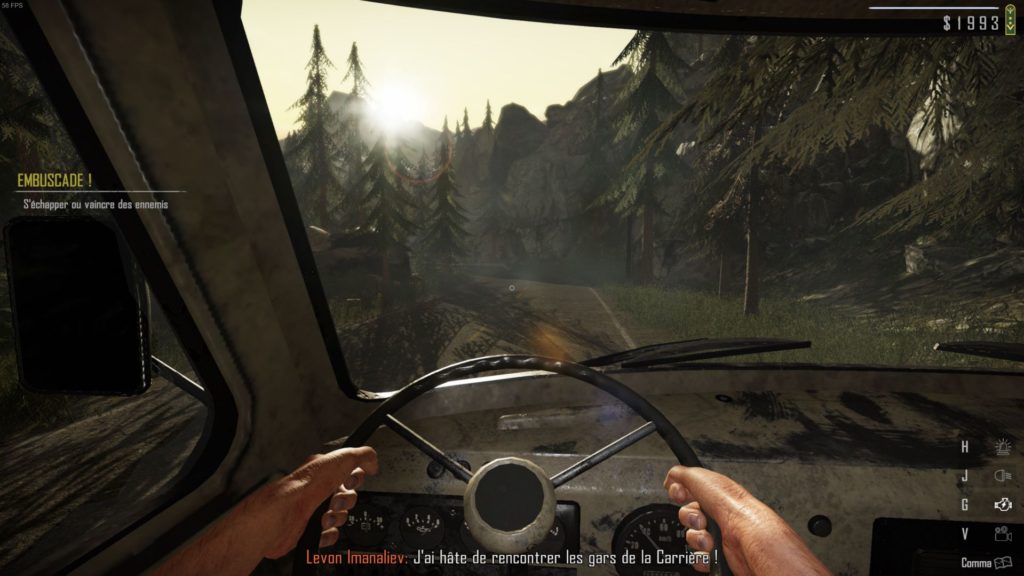Viewport: 1024px width, 576px height.
Task: Toggle the engine icon
Action: tap(1001, 505)
